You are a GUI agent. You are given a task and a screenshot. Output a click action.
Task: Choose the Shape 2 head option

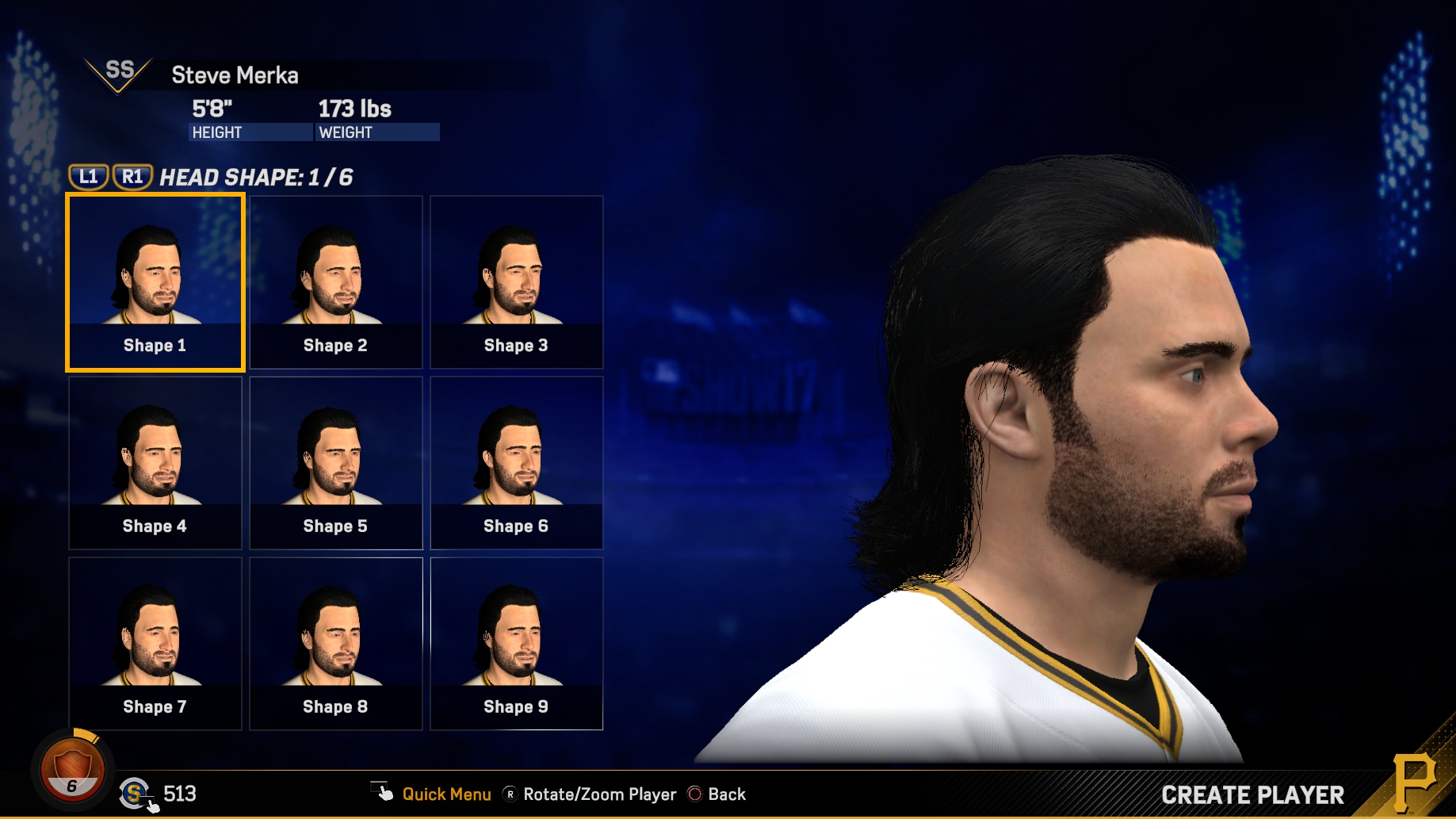336,282
